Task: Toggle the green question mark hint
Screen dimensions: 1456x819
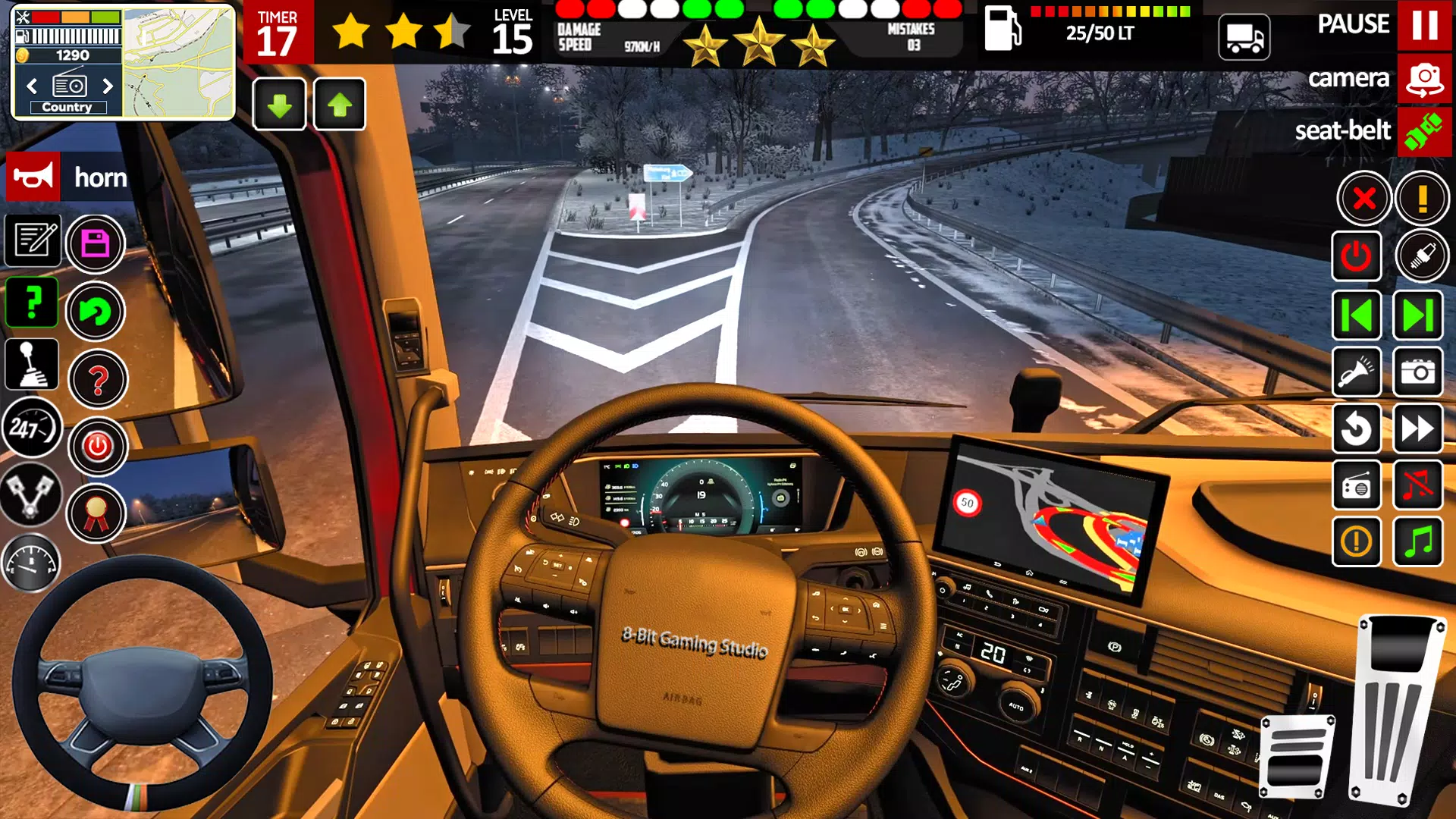Action: tap(31, 302)
